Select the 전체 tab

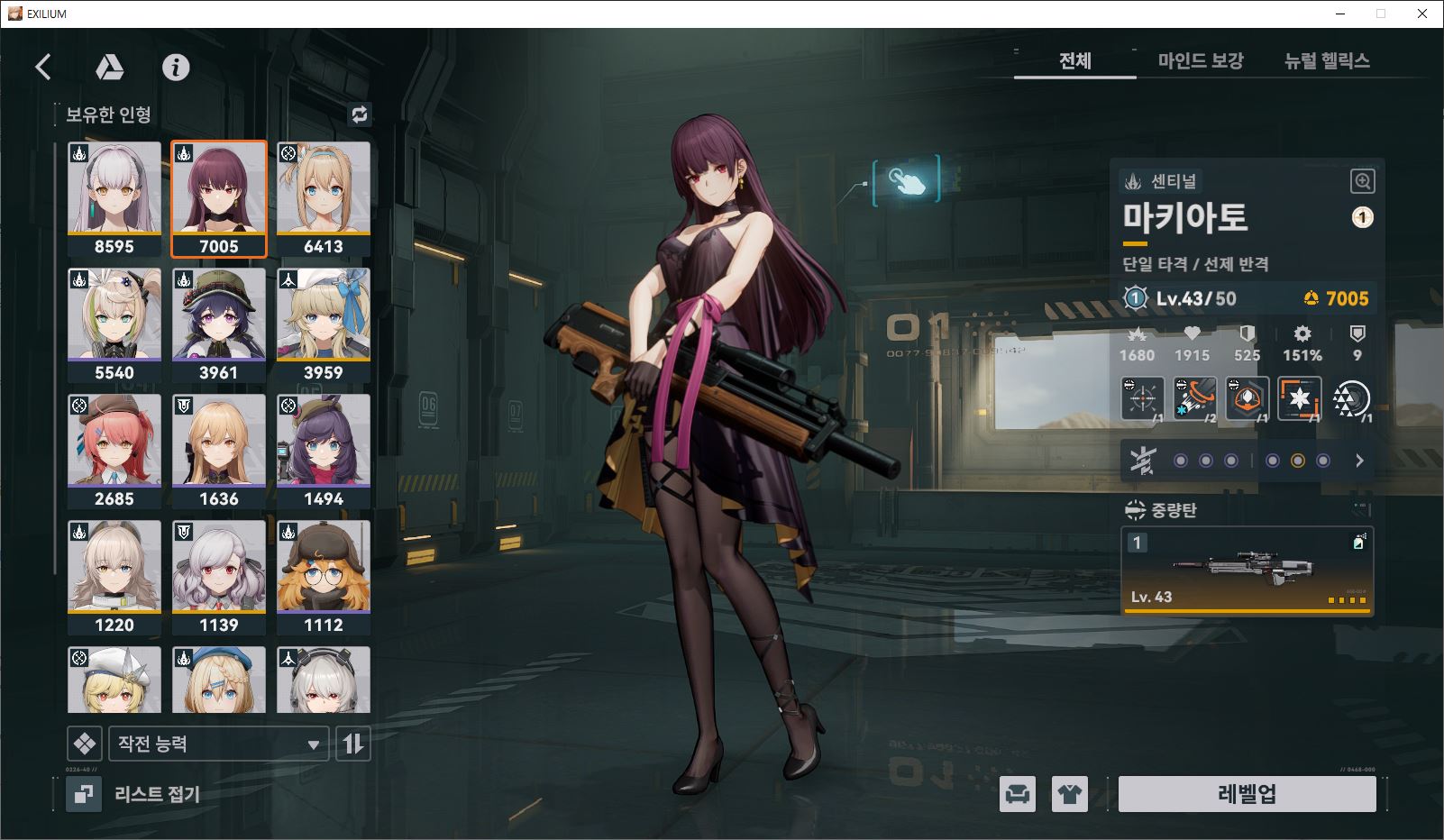click(x=1074, y=60)
